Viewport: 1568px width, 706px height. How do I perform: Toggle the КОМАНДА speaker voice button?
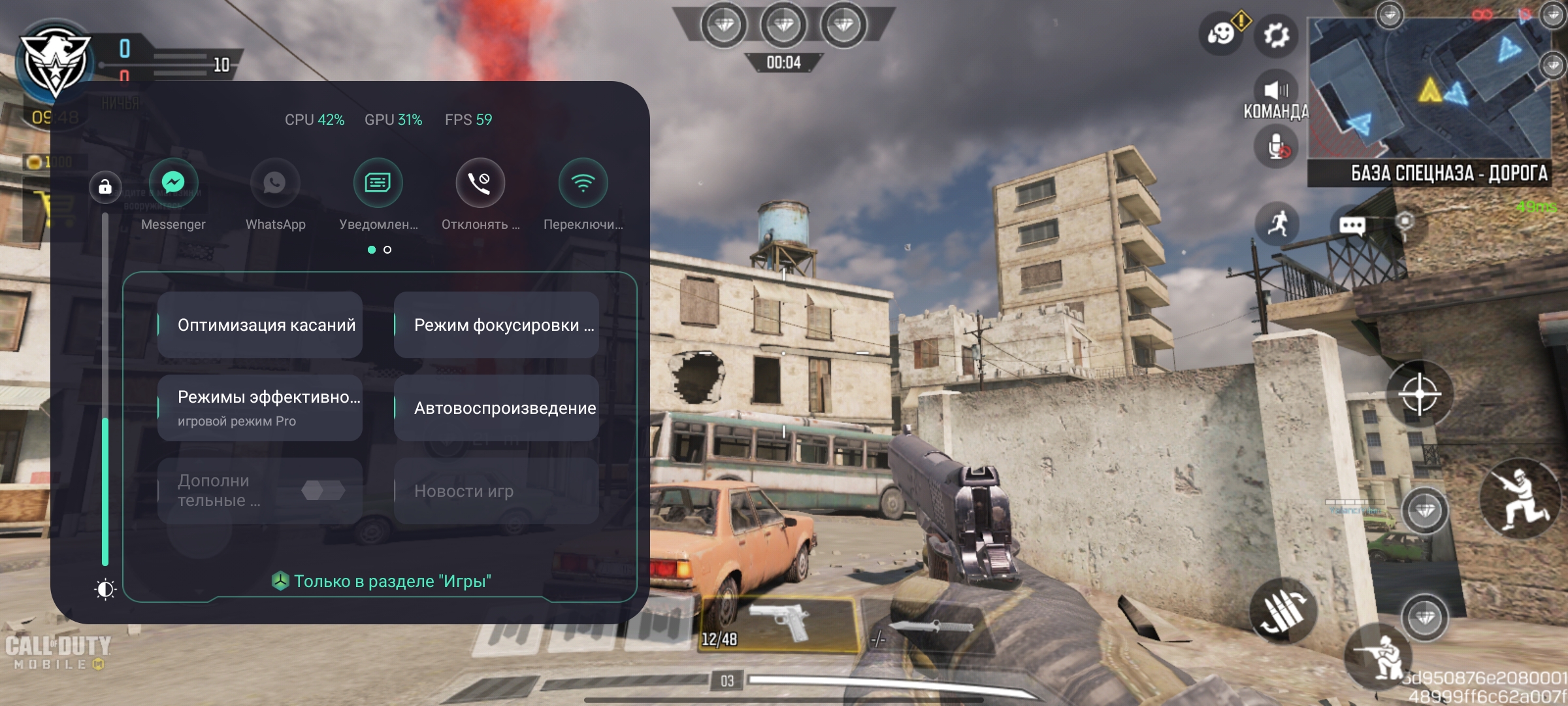pos(1276,90)
